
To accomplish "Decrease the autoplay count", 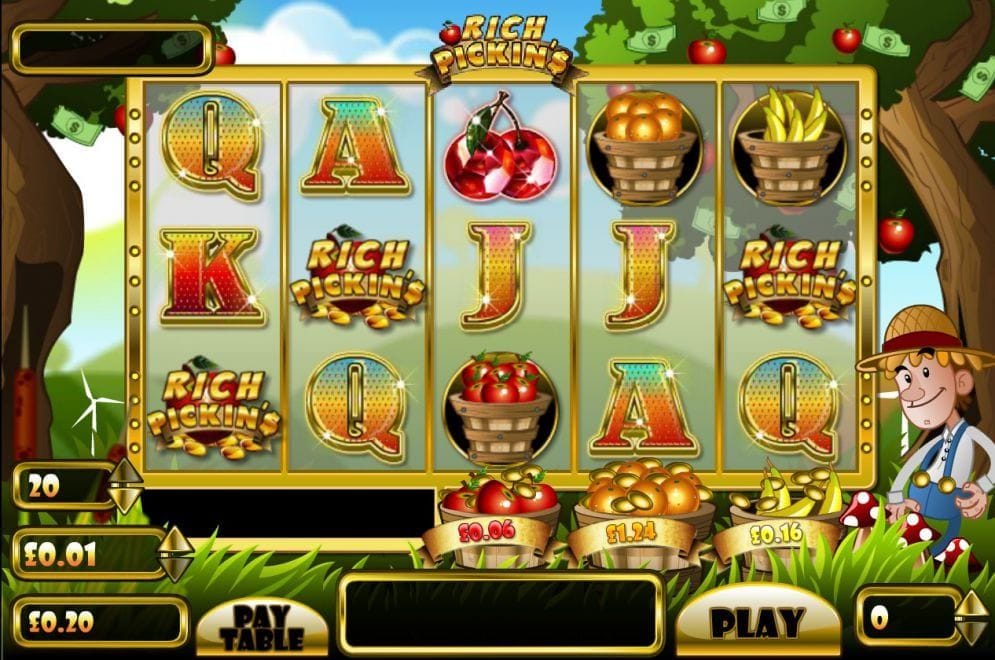I will click(972, 631).
